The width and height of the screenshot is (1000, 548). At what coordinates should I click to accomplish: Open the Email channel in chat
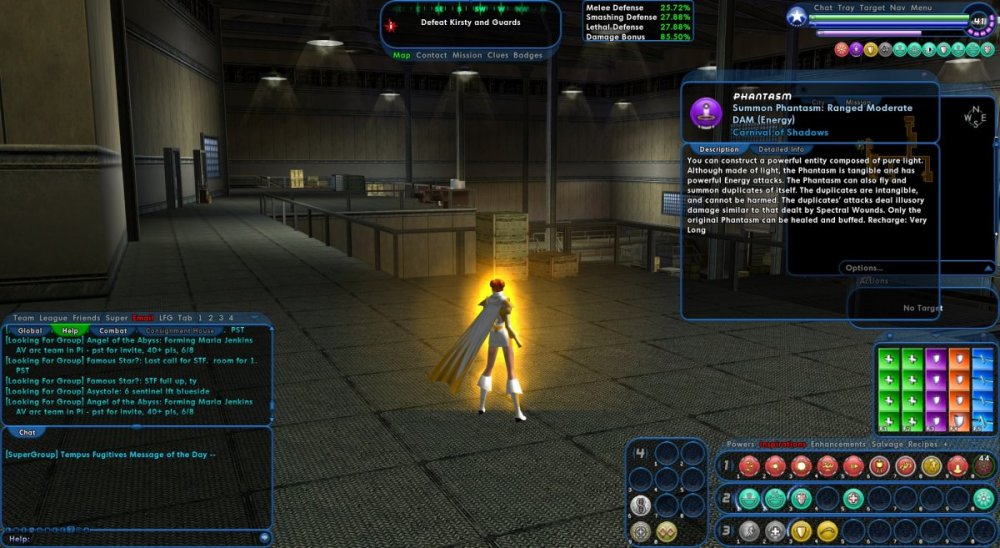(144, 318)
